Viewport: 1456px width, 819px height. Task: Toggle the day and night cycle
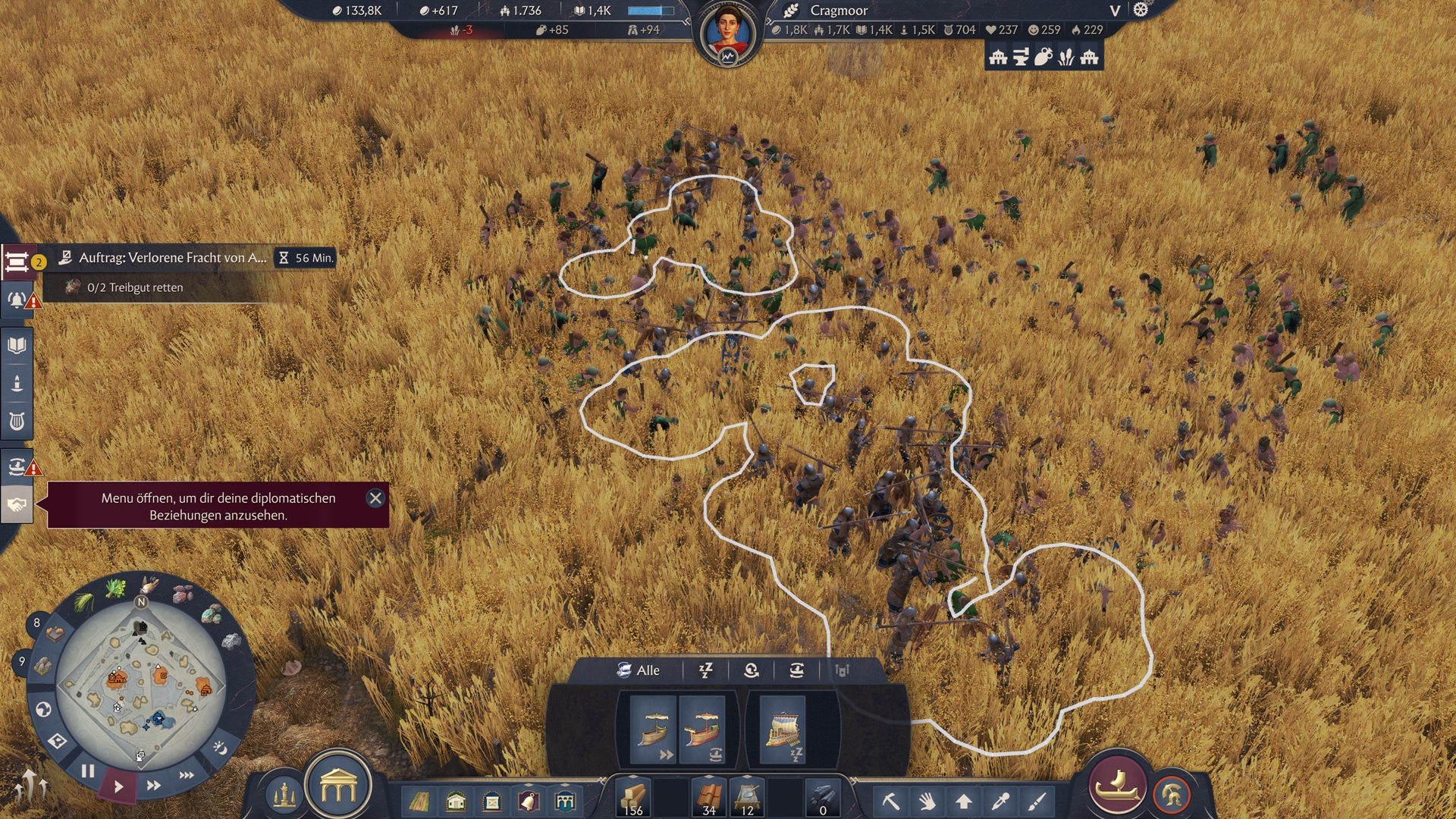pos(220,748)
